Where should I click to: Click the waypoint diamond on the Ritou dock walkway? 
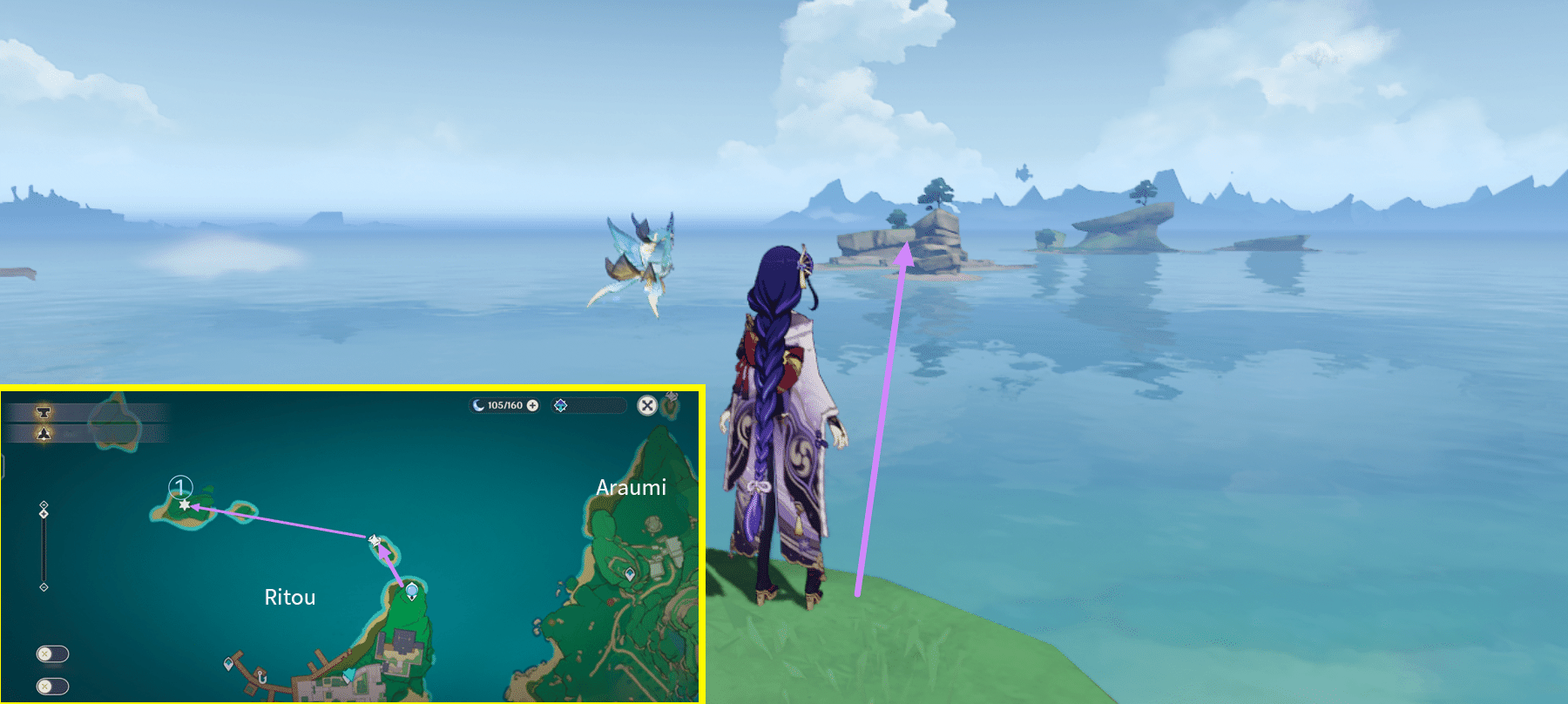pos(228,665)
